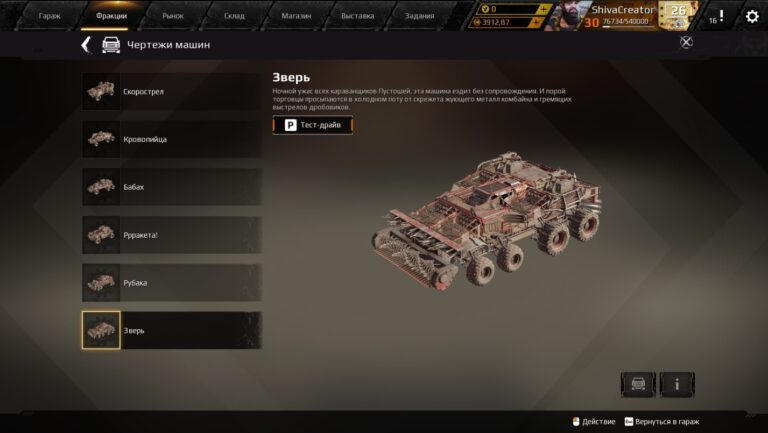Screen dimensions: 768x433
Task: Open notifications via the exclamation mark icon
Action: point(720,16)
